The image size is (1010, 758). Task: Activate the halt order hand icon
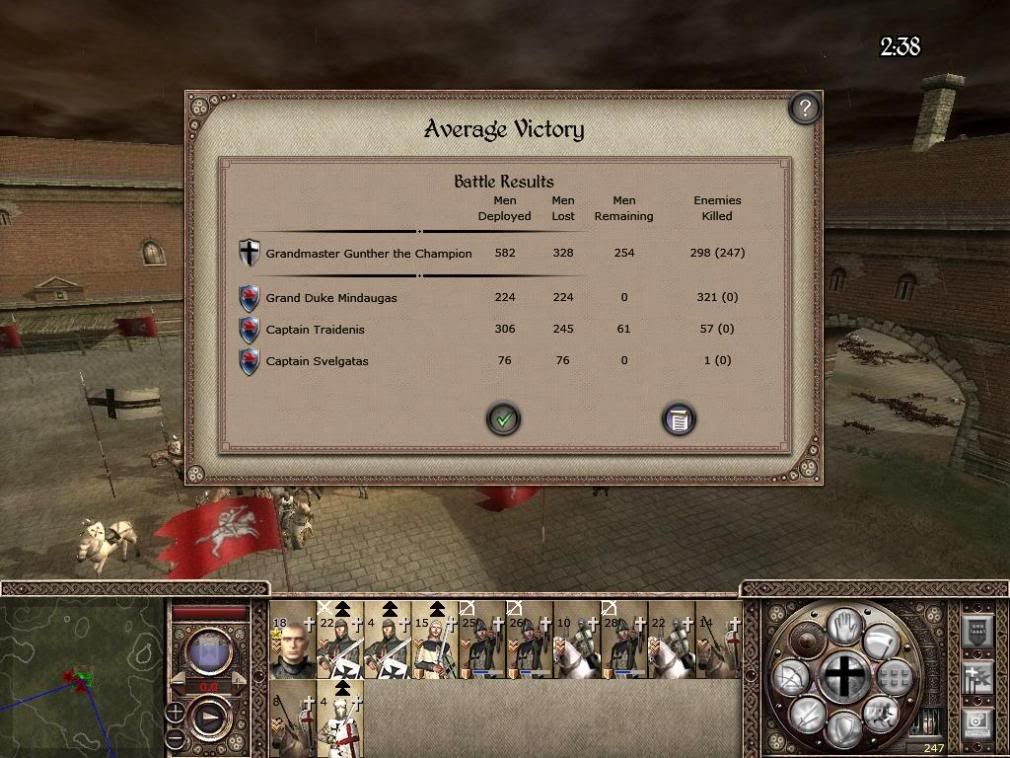(x=845, y=627)
